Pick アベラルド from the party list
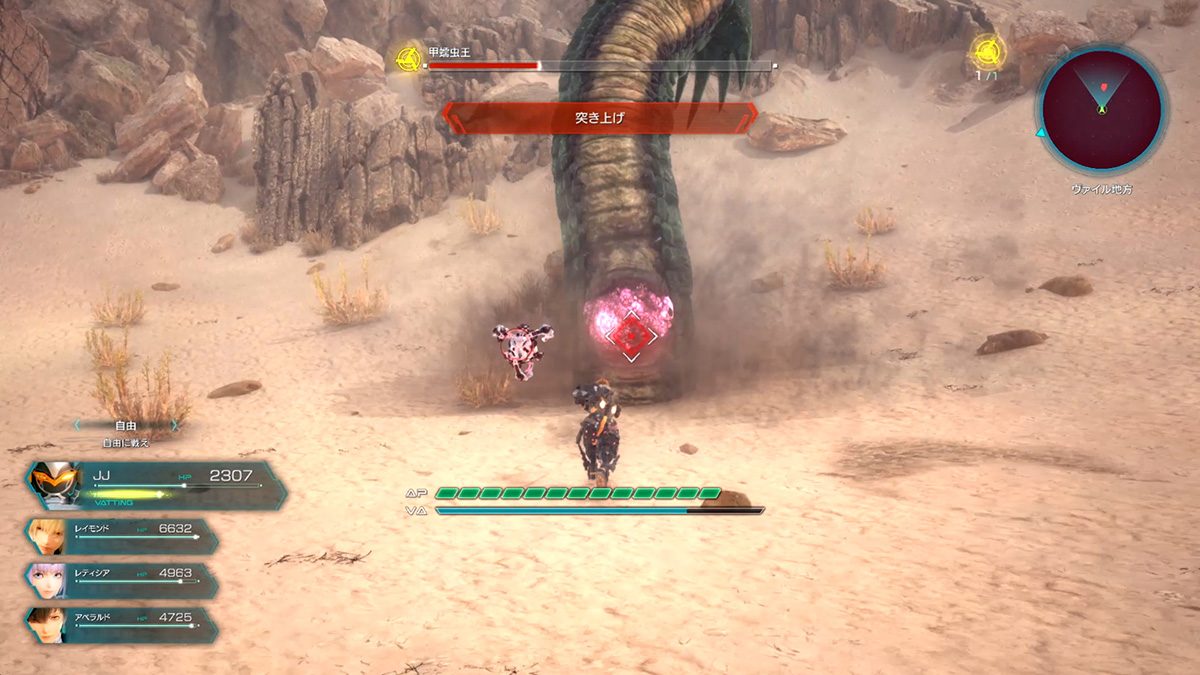This screenshot has height=675, width=1200. click(x=122, y=625)
